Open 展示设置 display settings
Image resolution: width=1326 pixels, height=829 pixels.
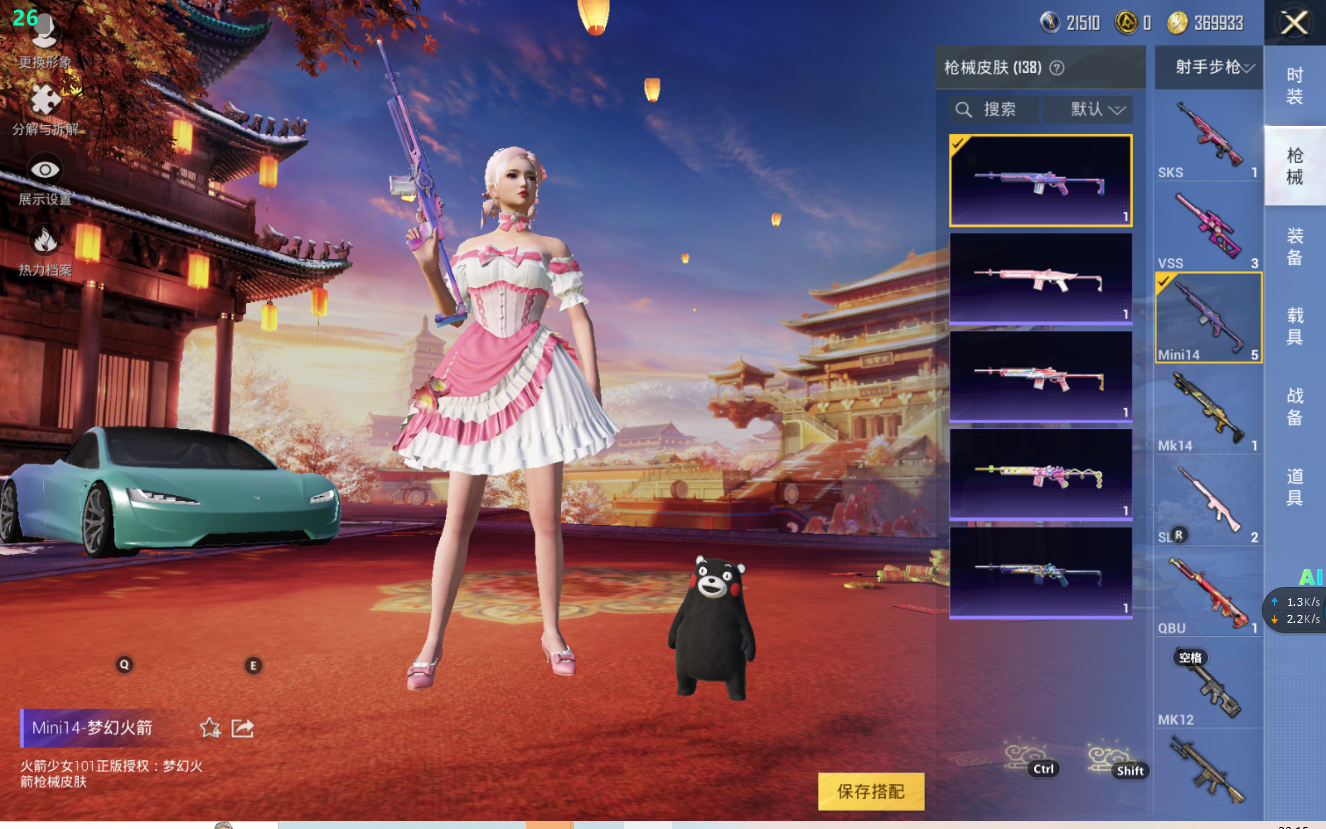tap(45, 178)
